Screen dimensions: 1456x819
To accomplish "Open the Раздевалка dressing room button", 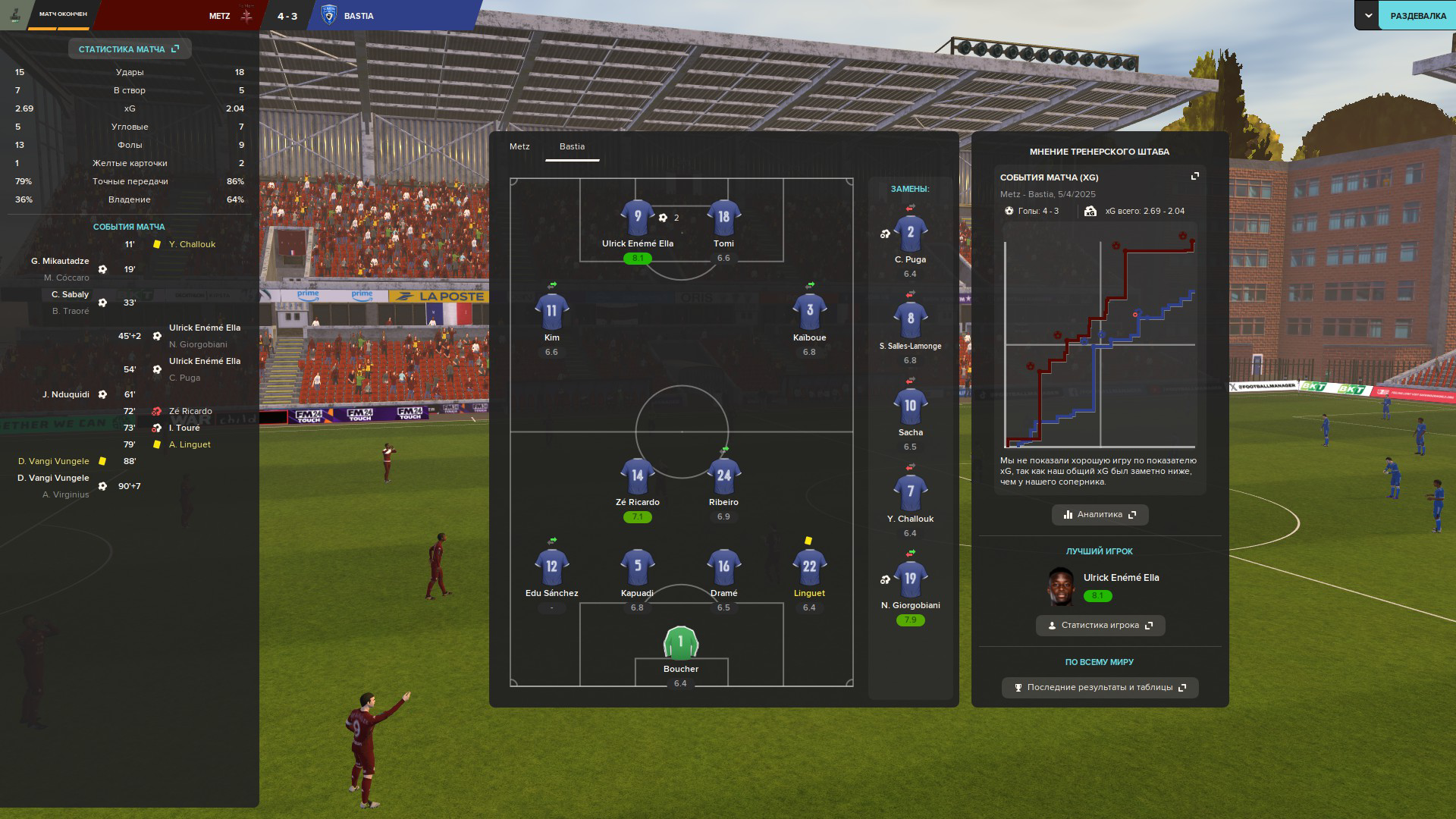I will (1417, 16).
